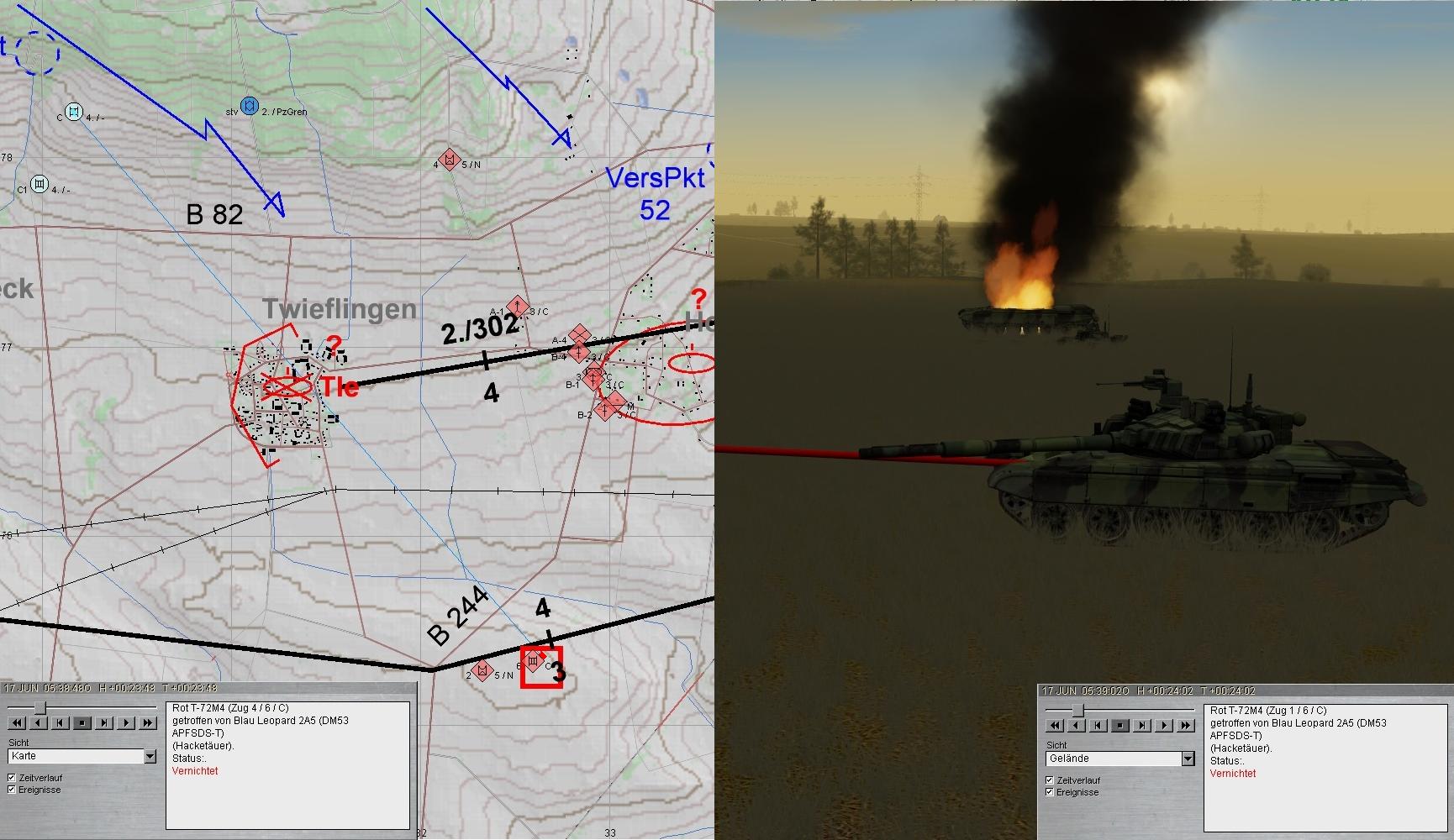Play forward in the Gelände panel
This screenshot has width=1454, height=840.
coord(1163,726)
